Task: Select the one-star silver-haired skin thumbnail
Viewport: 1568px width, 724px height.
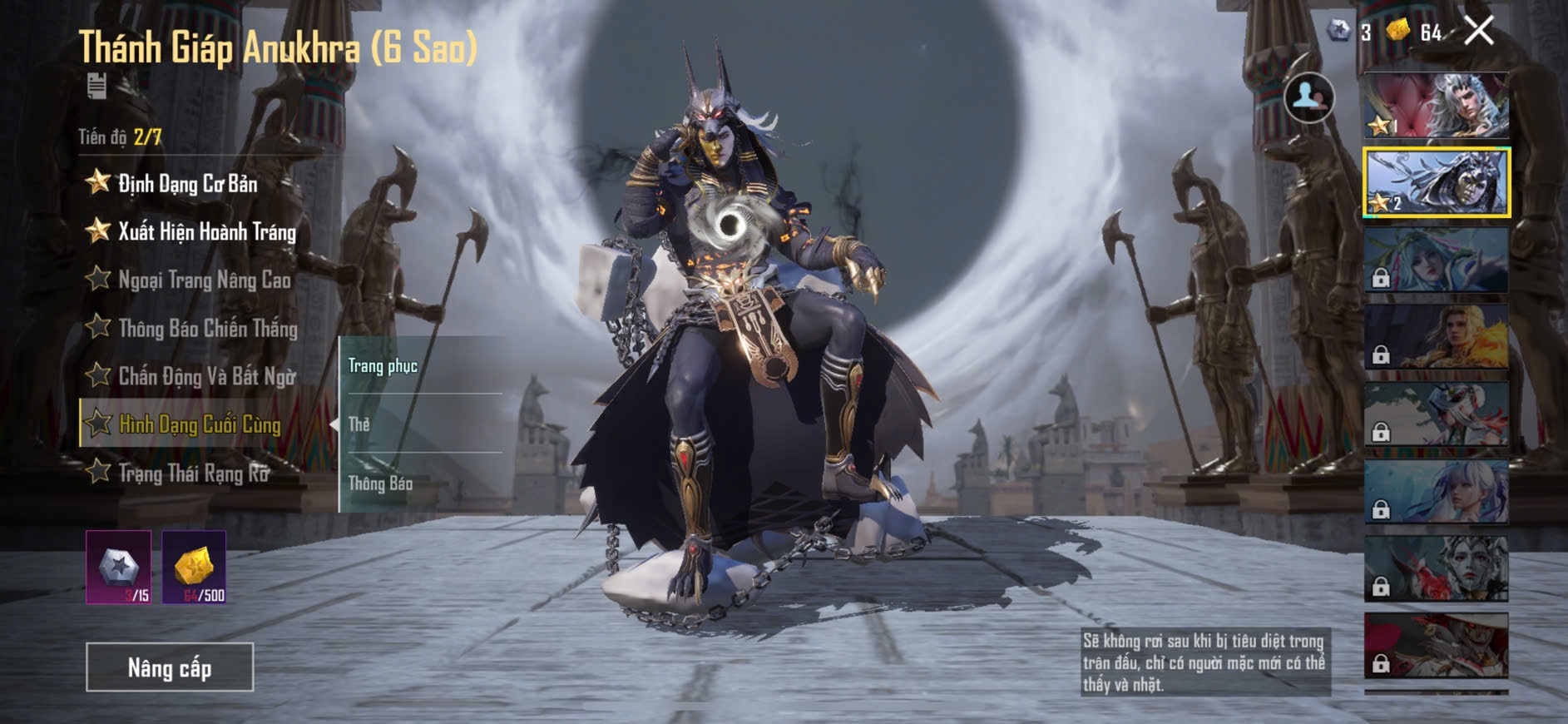Action: 1436,106
